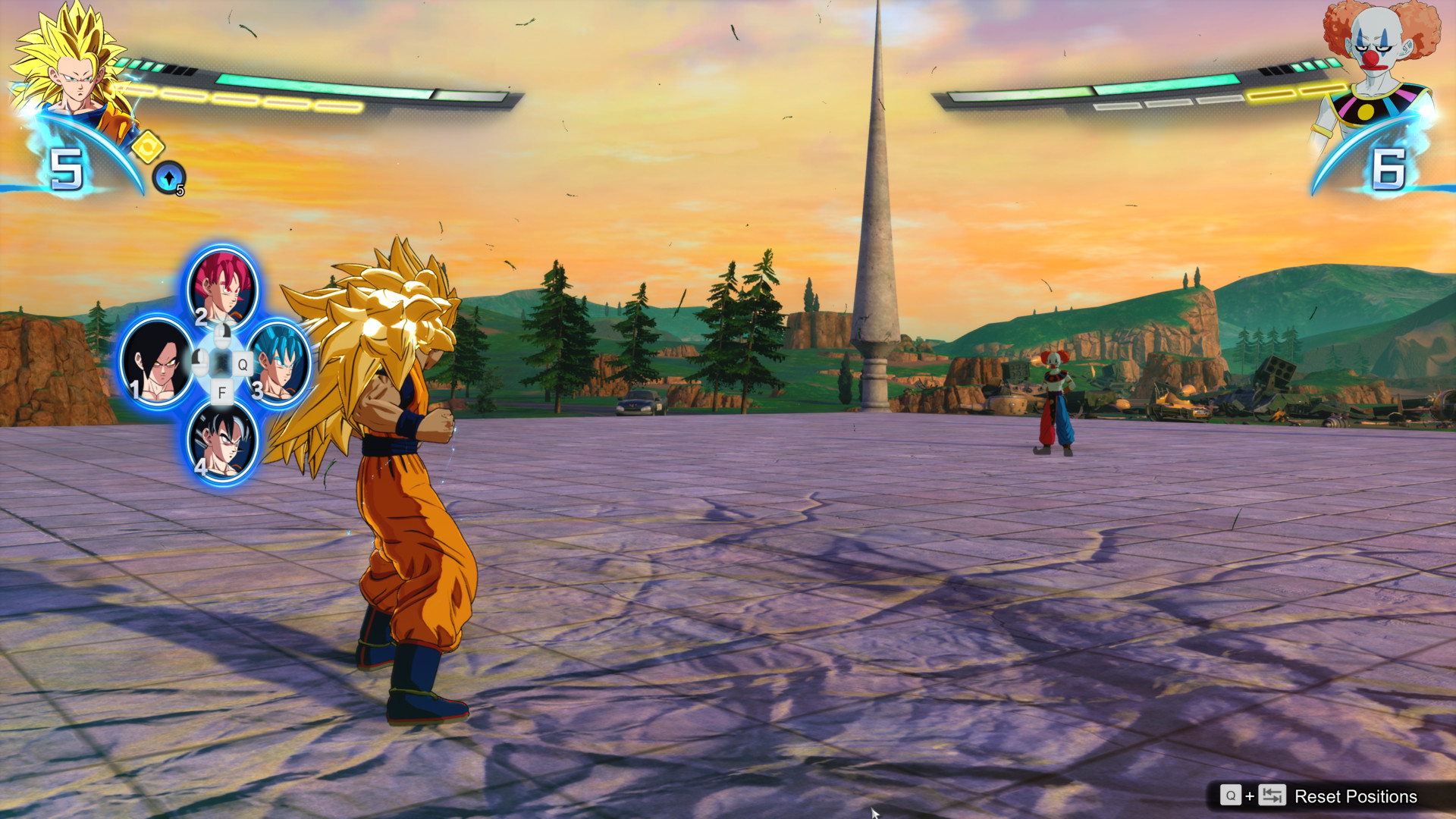Click the number 5 counter under the left portrait
Screen dimensions: 1456x819
point(67,168)
